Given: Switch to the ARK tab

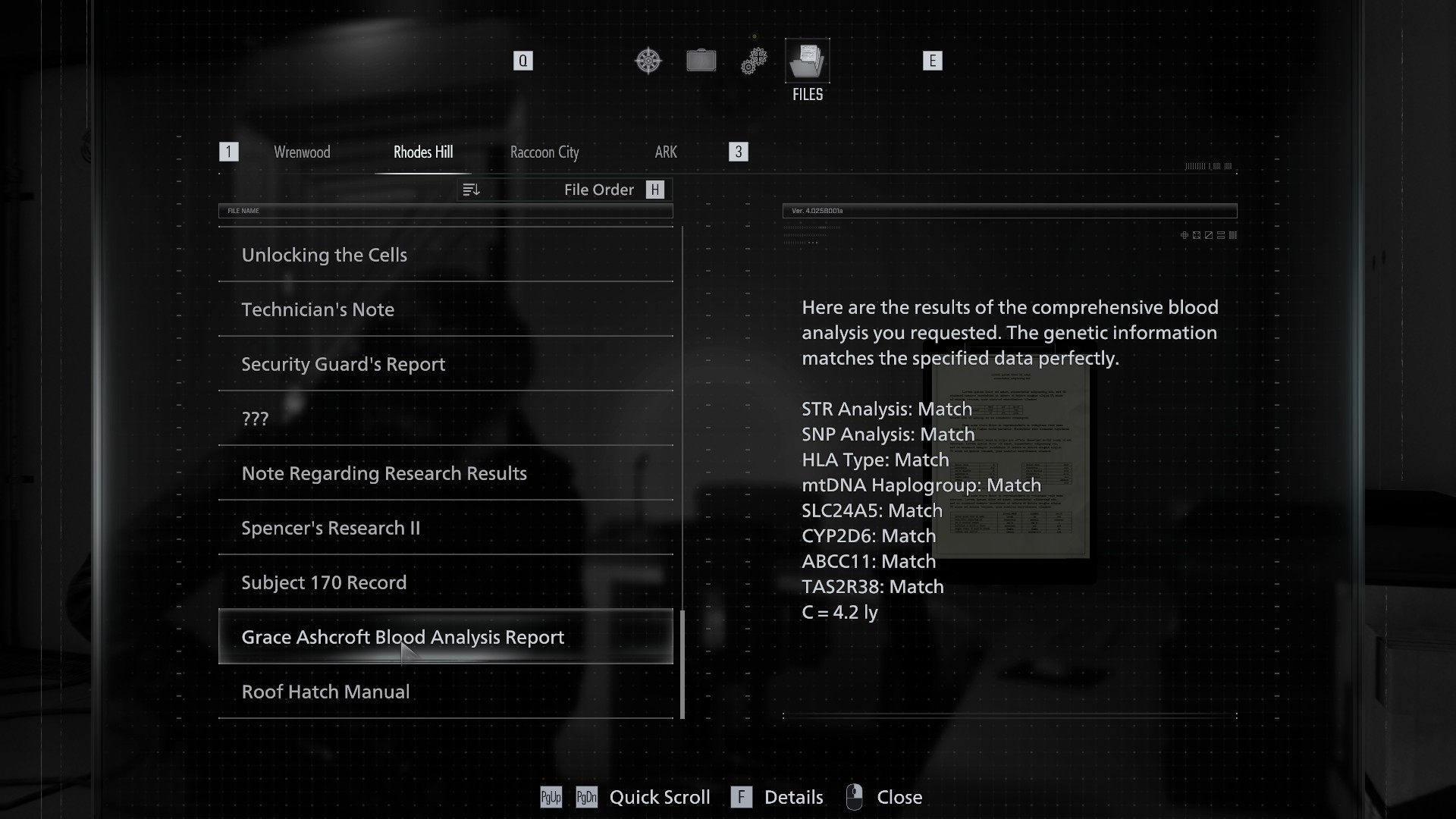Looking at the screenshot, I should [x=666, y=152].
